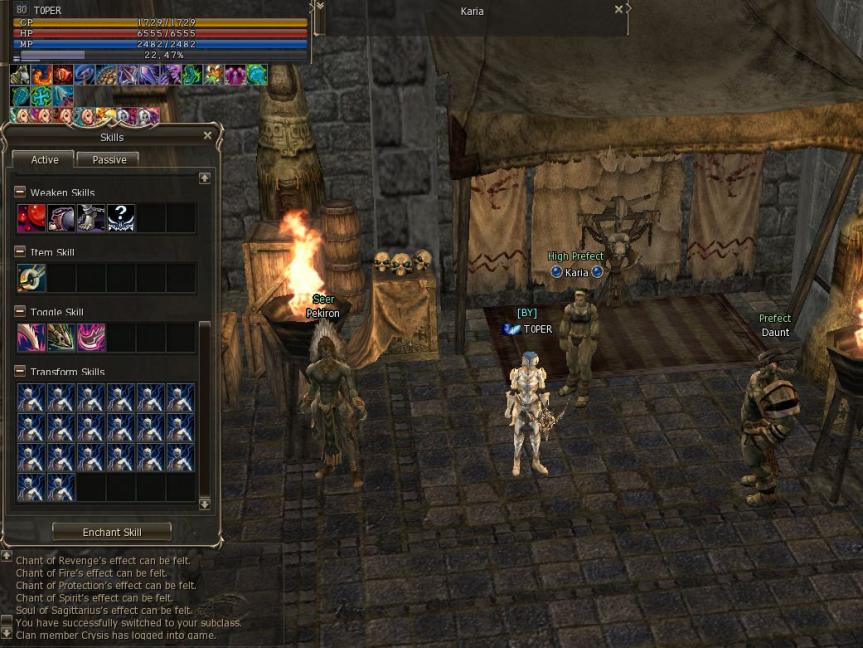Activate the pink swirl toggle skill
This screenshot has width=863, height=648.
click(91, 338)
